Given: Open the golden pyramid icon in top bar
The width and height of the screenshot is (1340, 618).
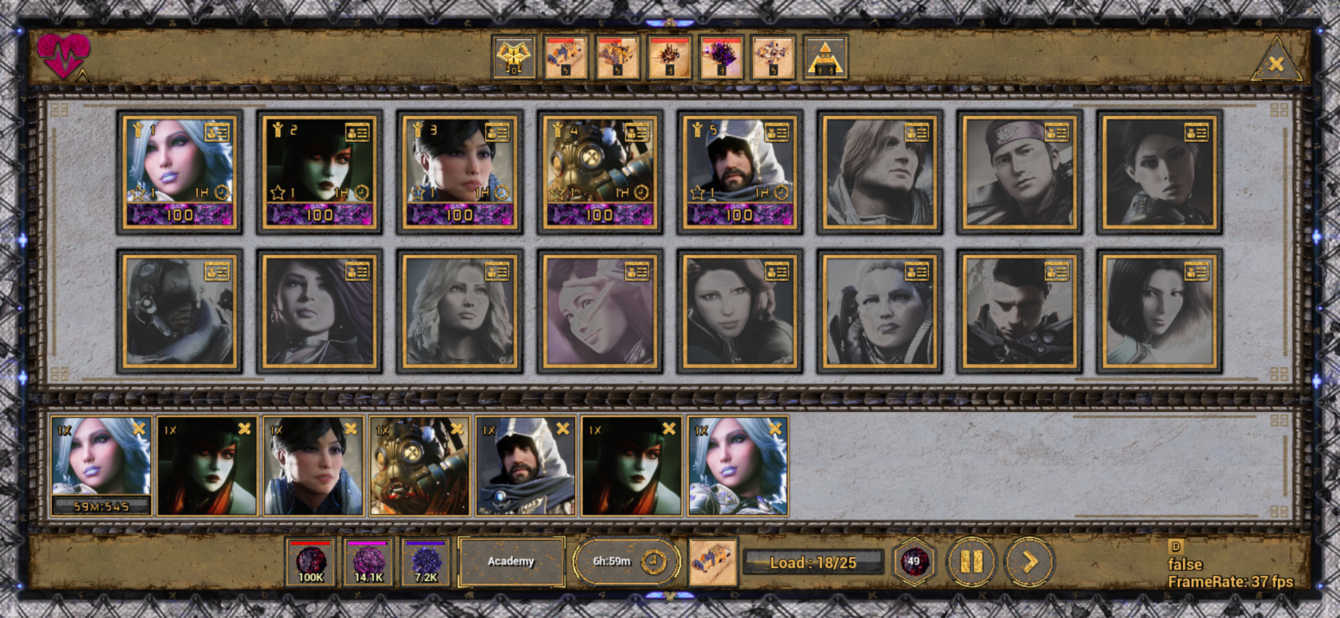Looking at the screenshot, I should click(826, 57).
